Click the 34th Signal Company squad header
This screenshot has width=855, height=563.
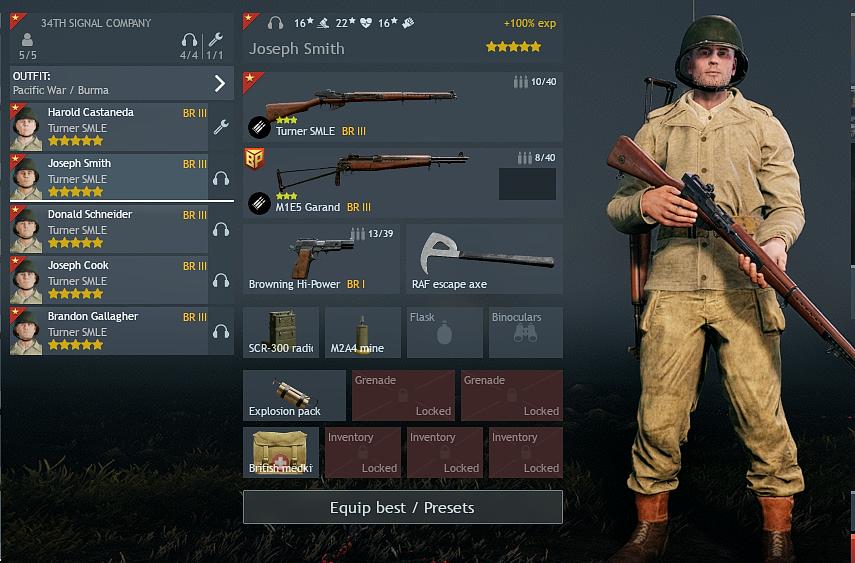point(122,33)
